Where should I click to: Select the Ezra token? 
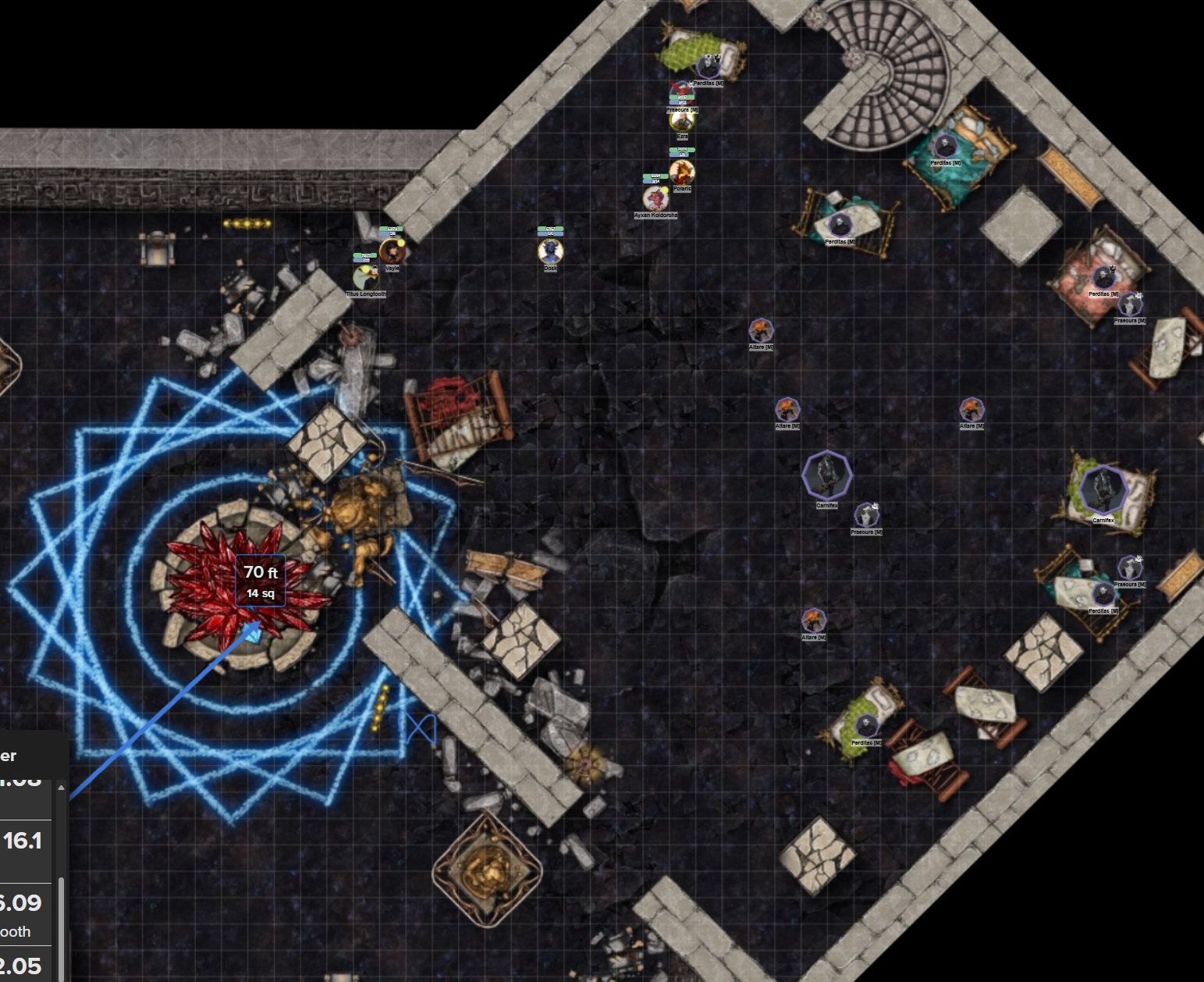coord(682,121)
